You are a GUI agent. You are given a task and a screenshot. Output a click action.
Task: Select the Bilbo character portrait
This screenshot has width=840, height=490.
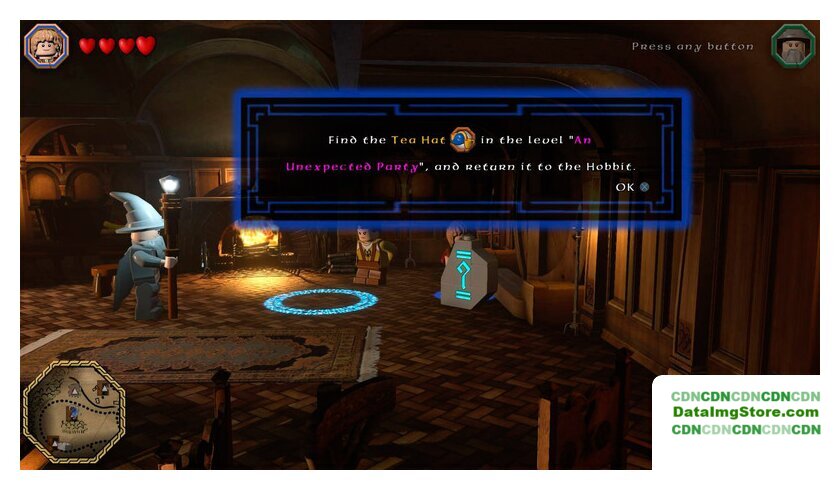point(46,45)
